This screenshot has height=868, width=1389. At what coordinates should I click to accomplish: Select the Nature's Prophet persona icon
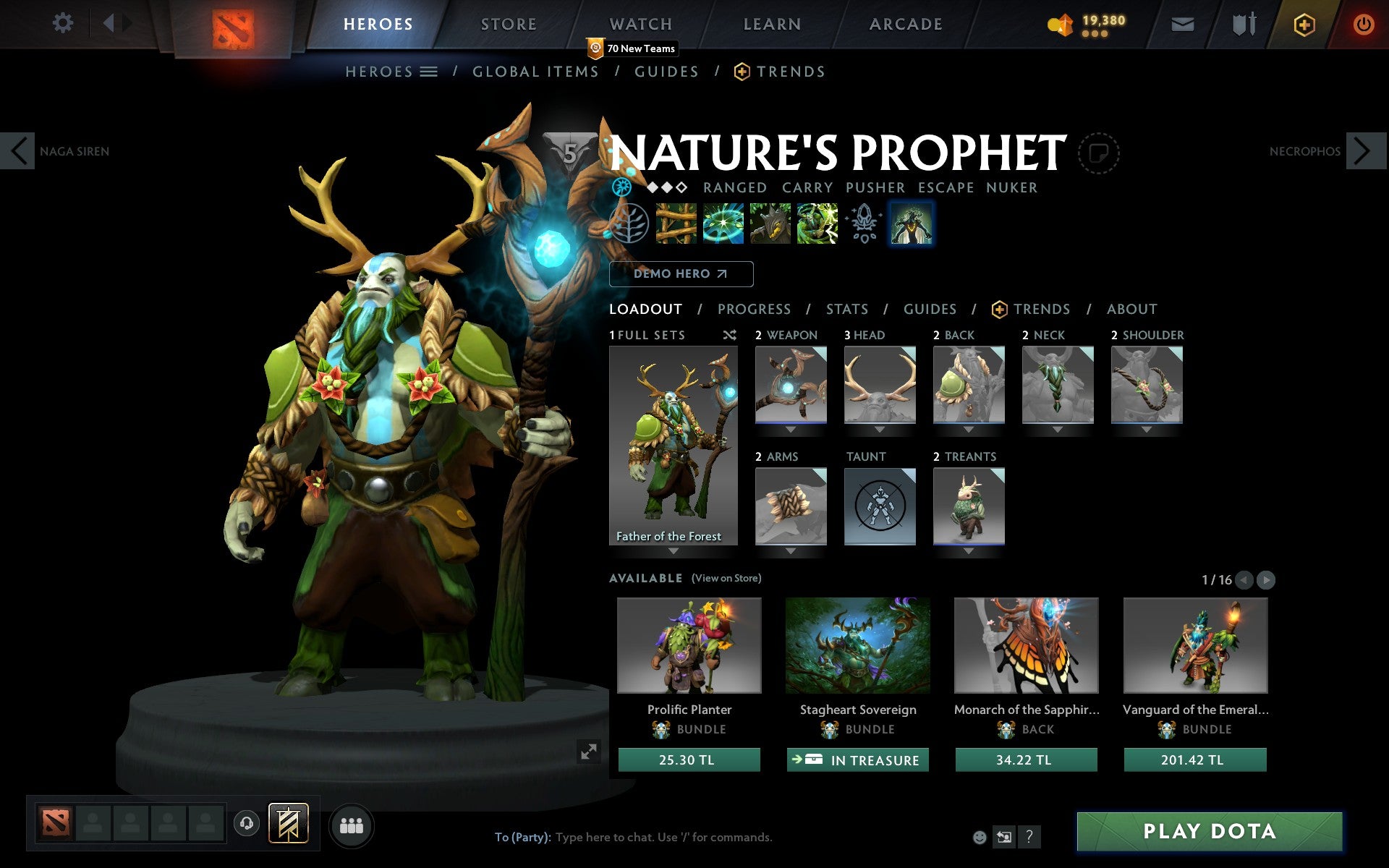tap(911, 224)
